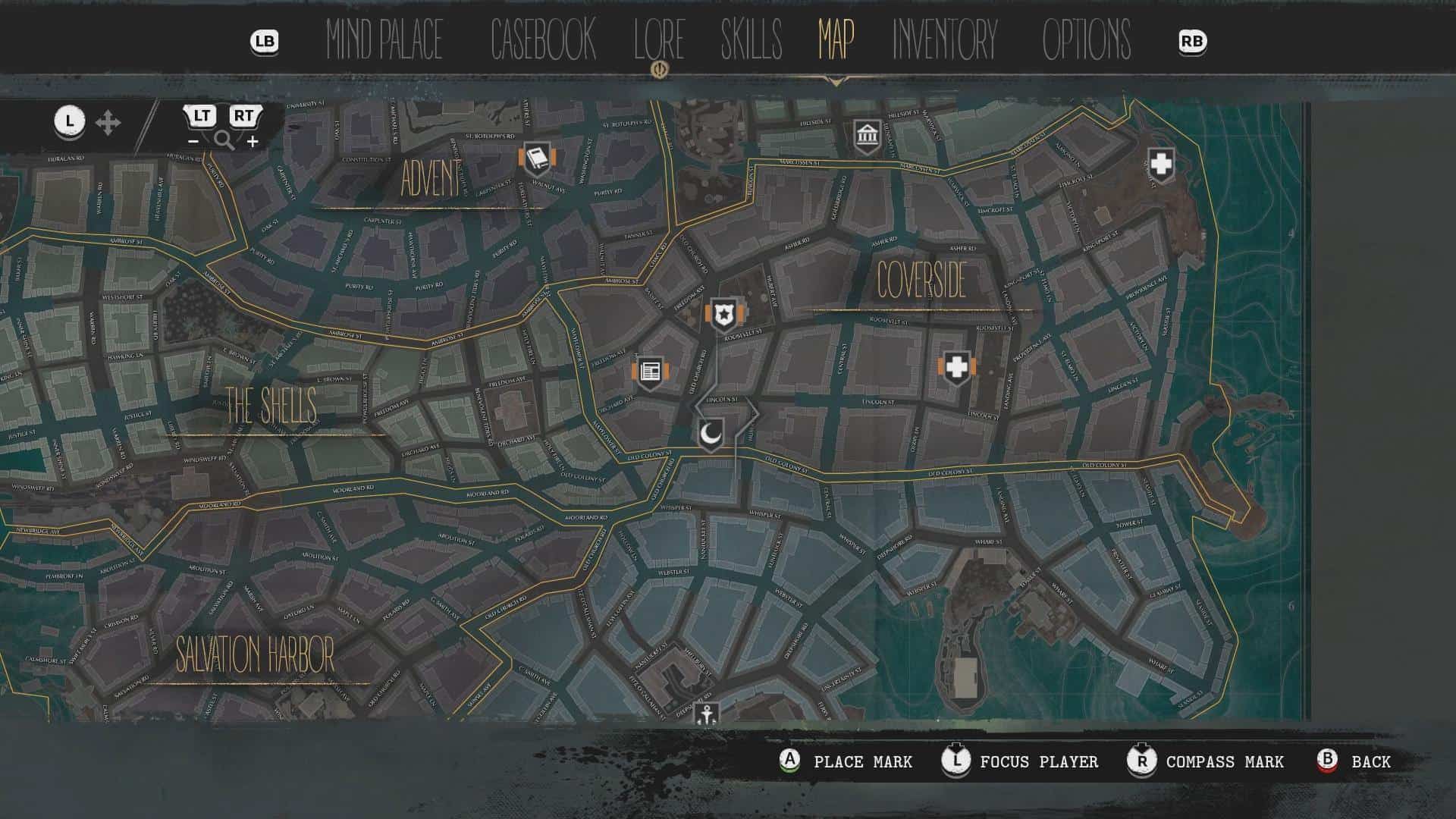Switch to the Mind Palace tab

point(384,40)
